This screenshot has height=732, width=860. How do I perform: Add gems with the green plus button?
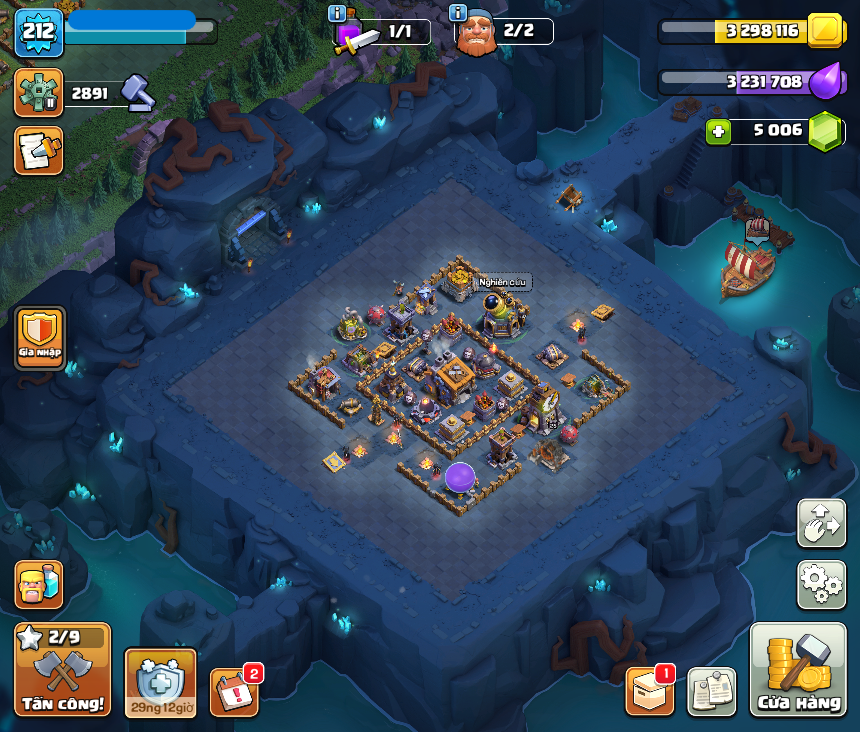tap(717, 131)
